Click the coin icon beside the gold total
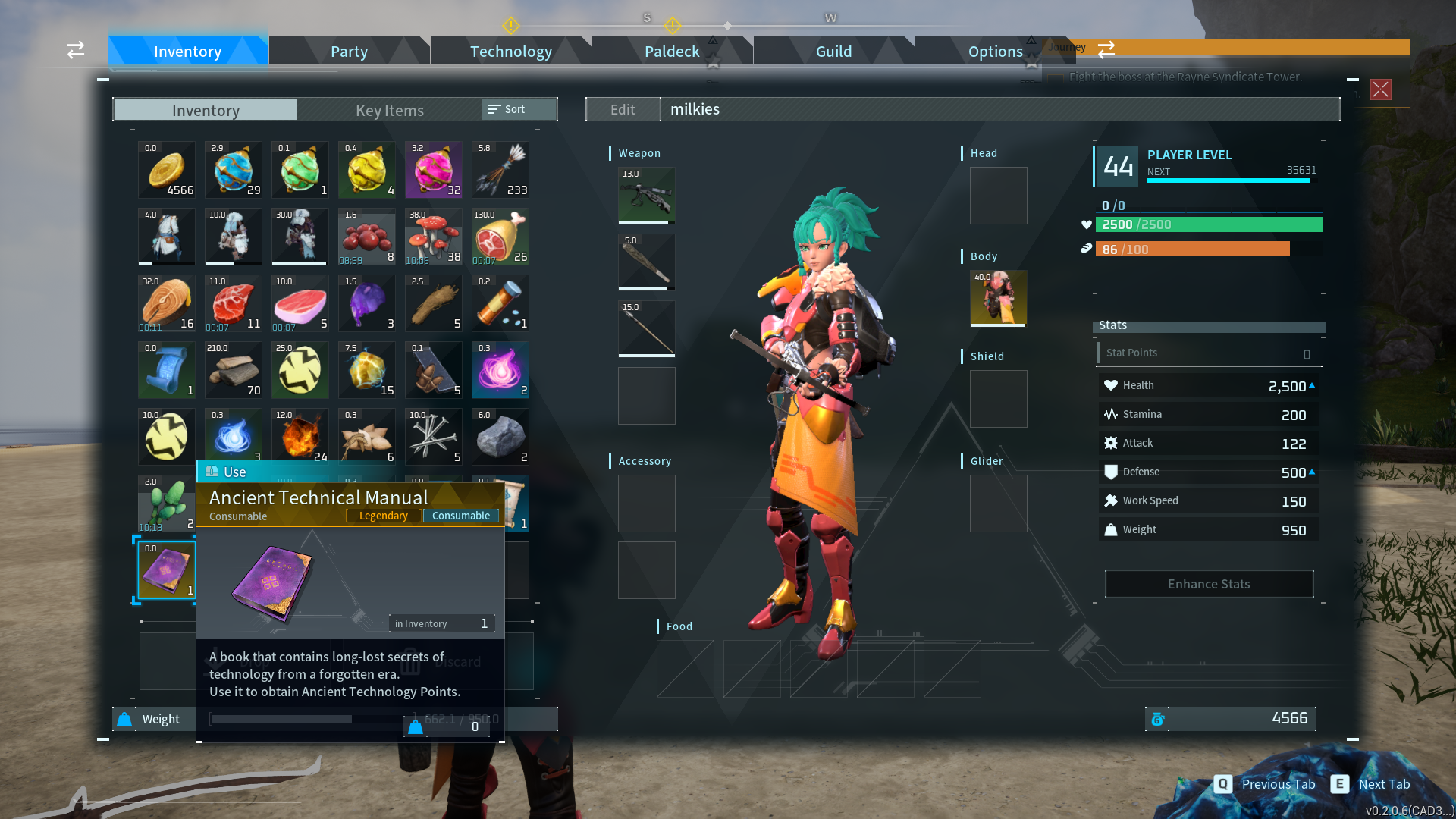Viewport: 1456px width, 819px height. pyautogui.click(x=1158, y=719)
